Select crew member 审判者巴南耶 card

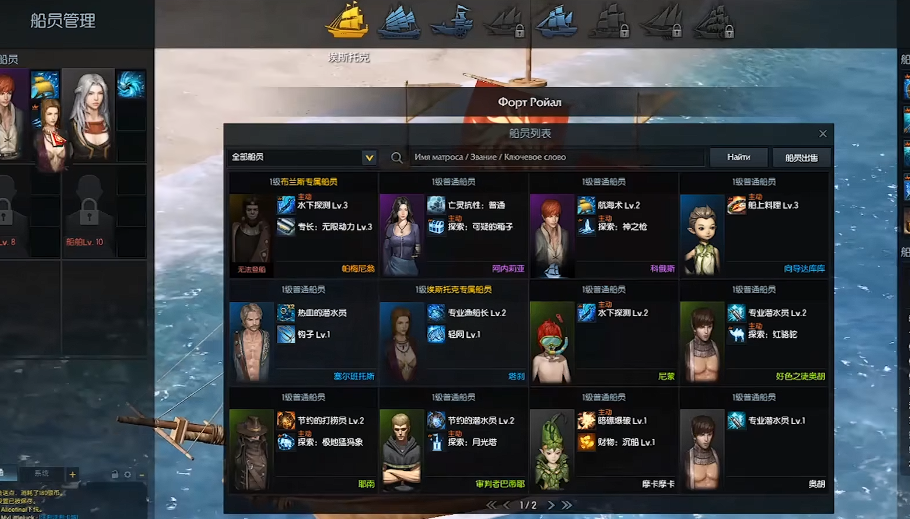point(453,440)
